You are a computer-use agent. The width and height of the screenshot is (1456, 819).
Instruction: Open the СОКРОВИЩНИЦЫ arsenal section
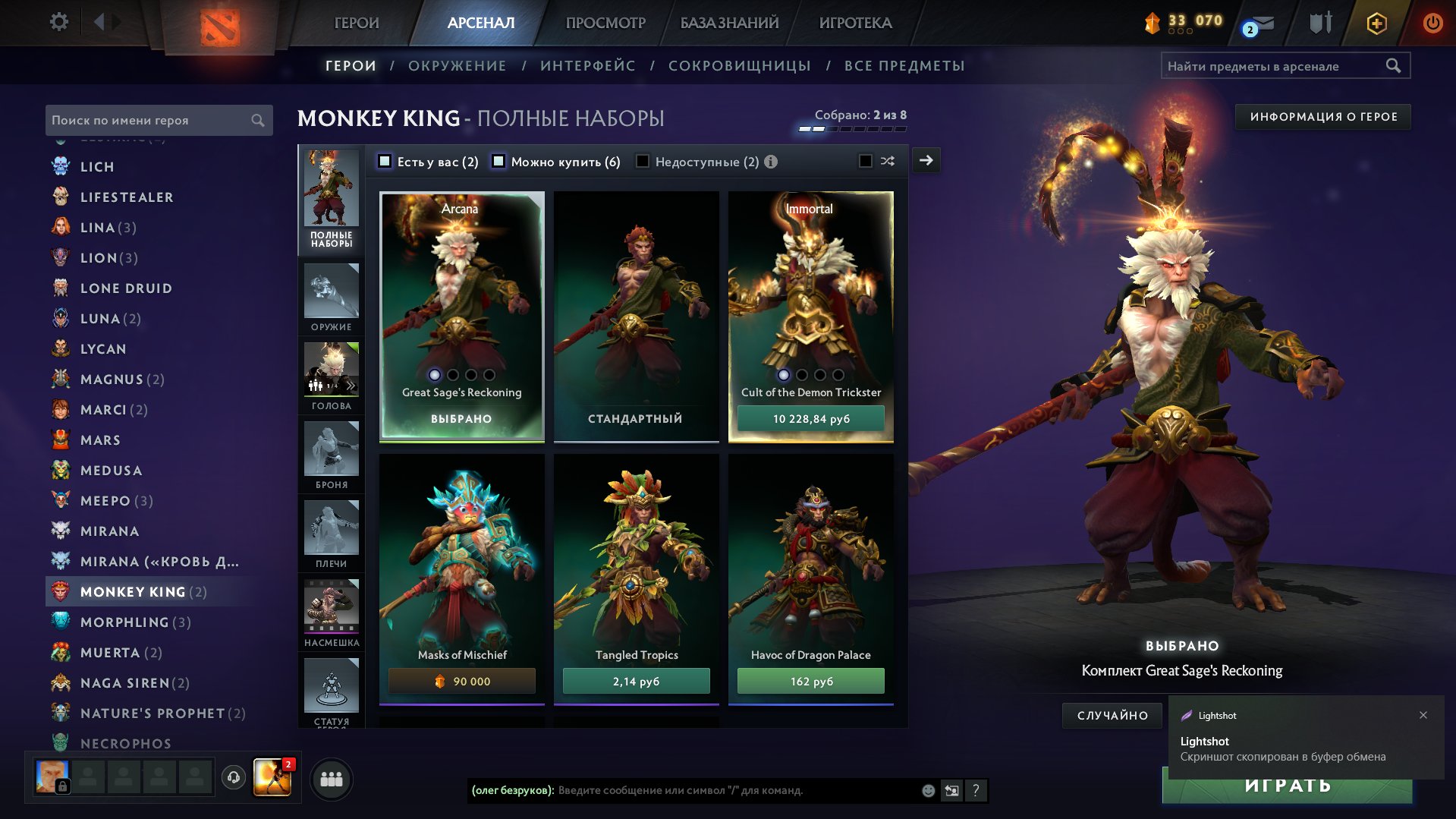tap(739, 66)
